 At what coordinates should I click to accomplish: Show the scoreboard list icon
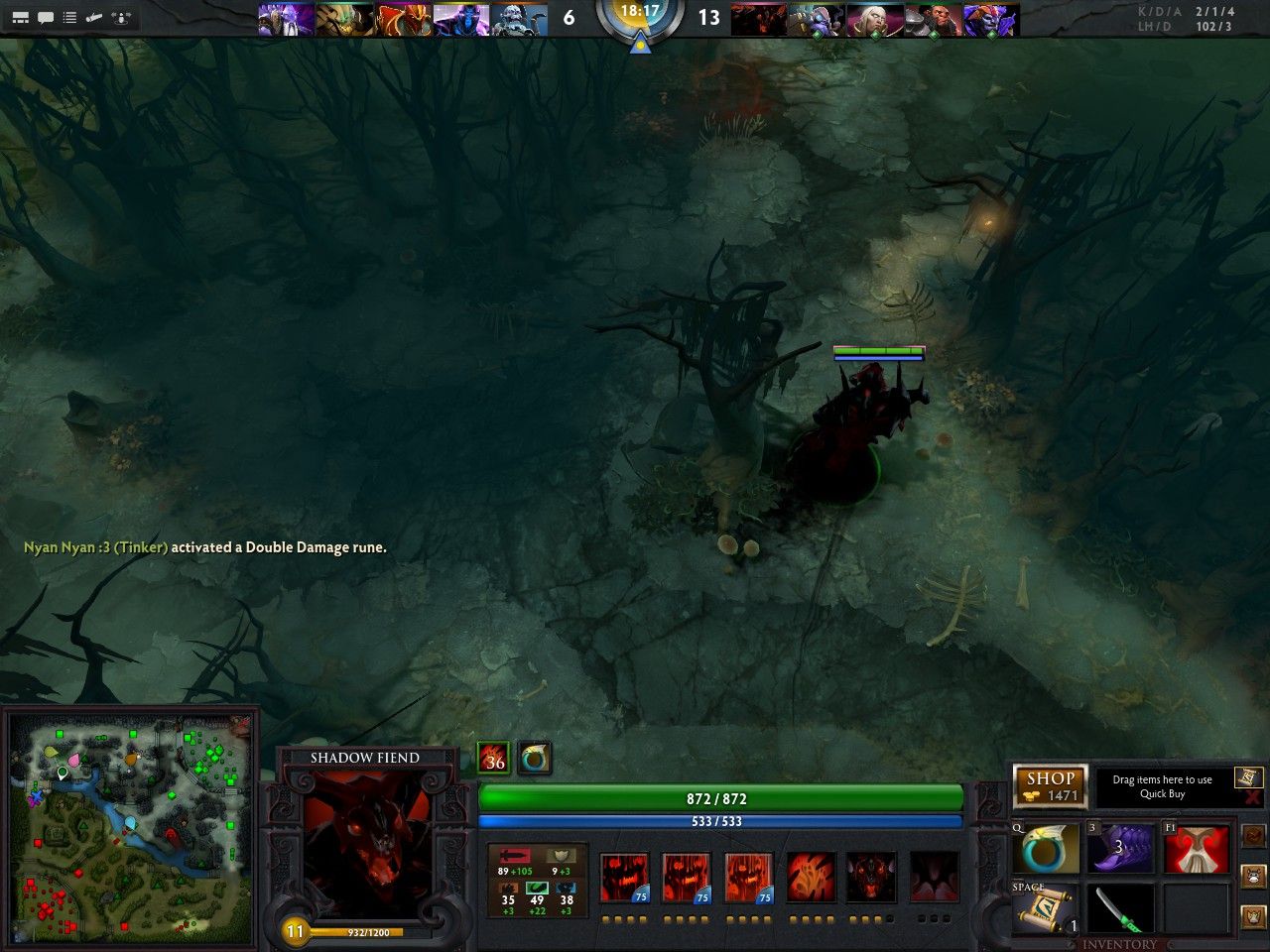69,17
